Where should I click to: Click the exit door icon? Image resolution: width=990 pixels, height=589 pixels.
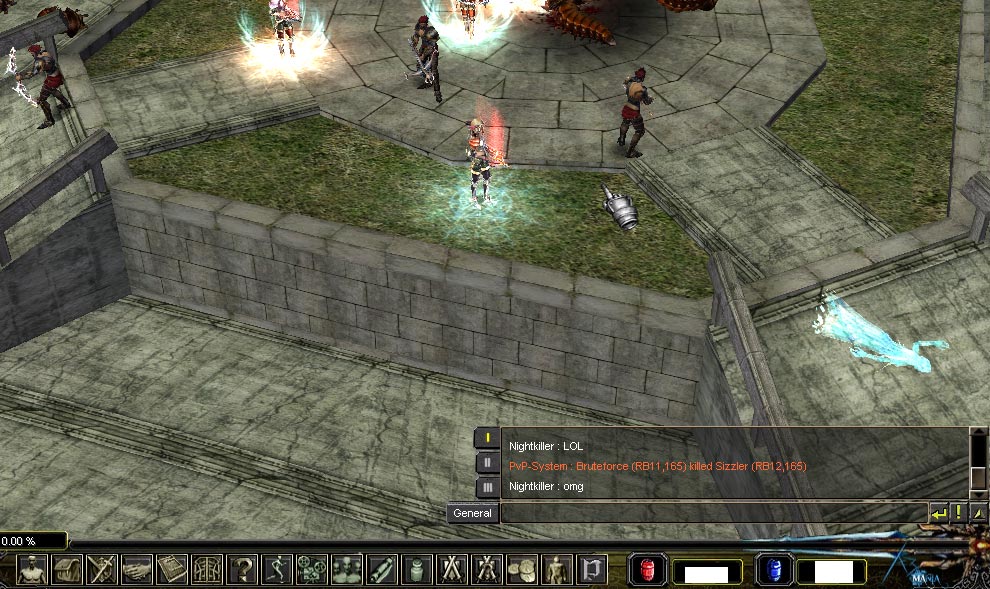[x=591, y=570]
